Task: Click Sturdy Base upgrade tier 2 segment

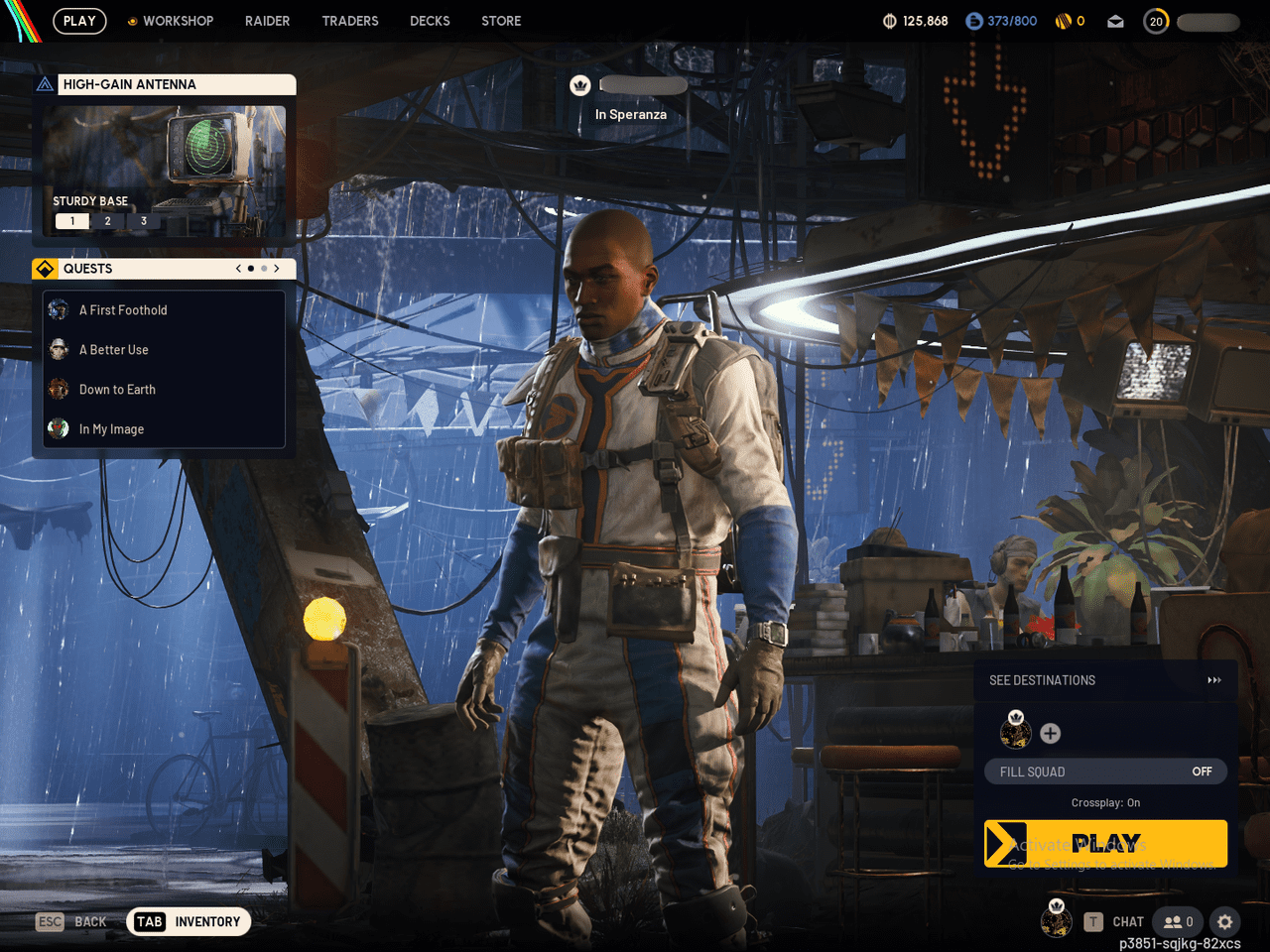Action: coord(107,220)
